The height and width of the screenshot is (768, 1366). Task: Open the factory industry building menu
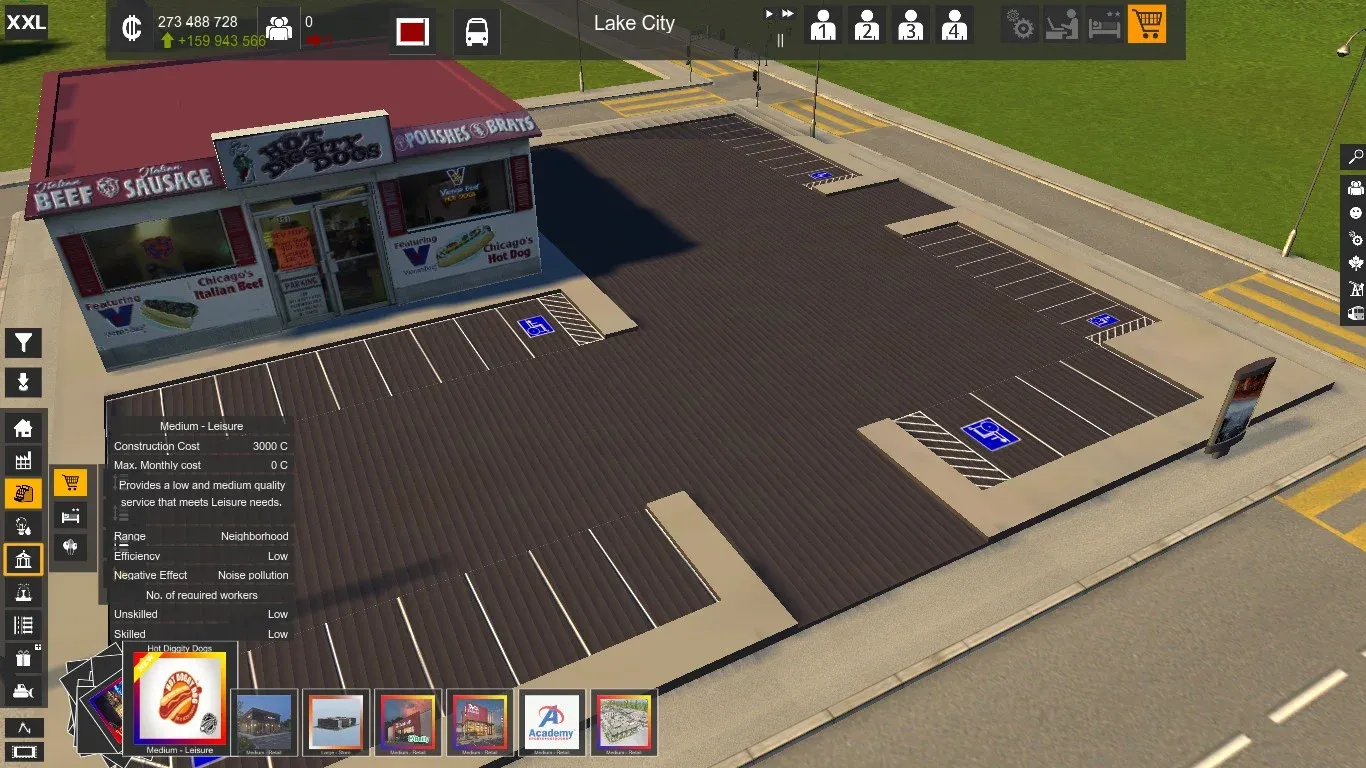pos(23,461)
